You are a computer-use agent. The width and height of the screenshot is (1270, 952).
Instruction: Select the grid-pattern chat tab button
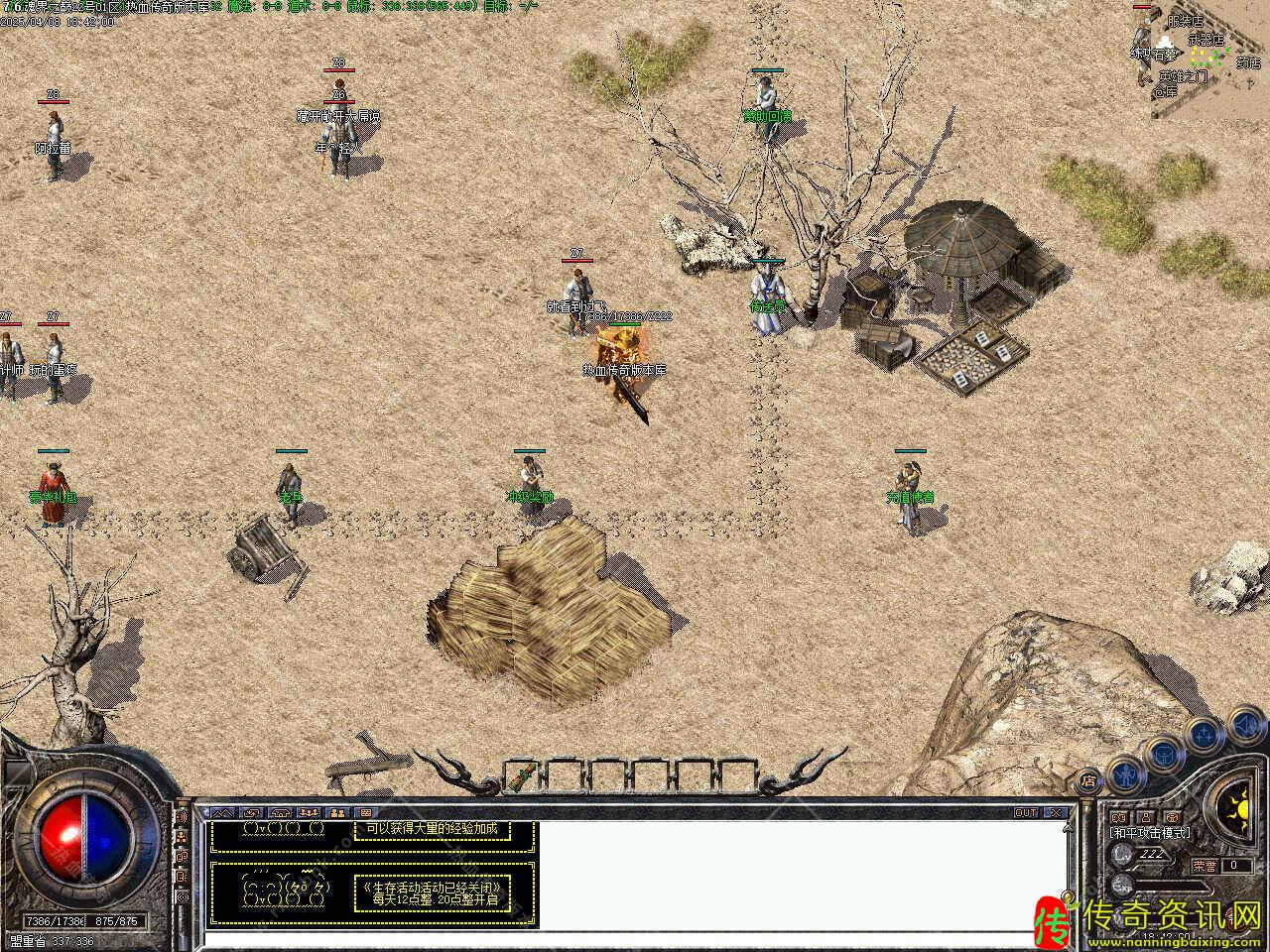[365, 812]
